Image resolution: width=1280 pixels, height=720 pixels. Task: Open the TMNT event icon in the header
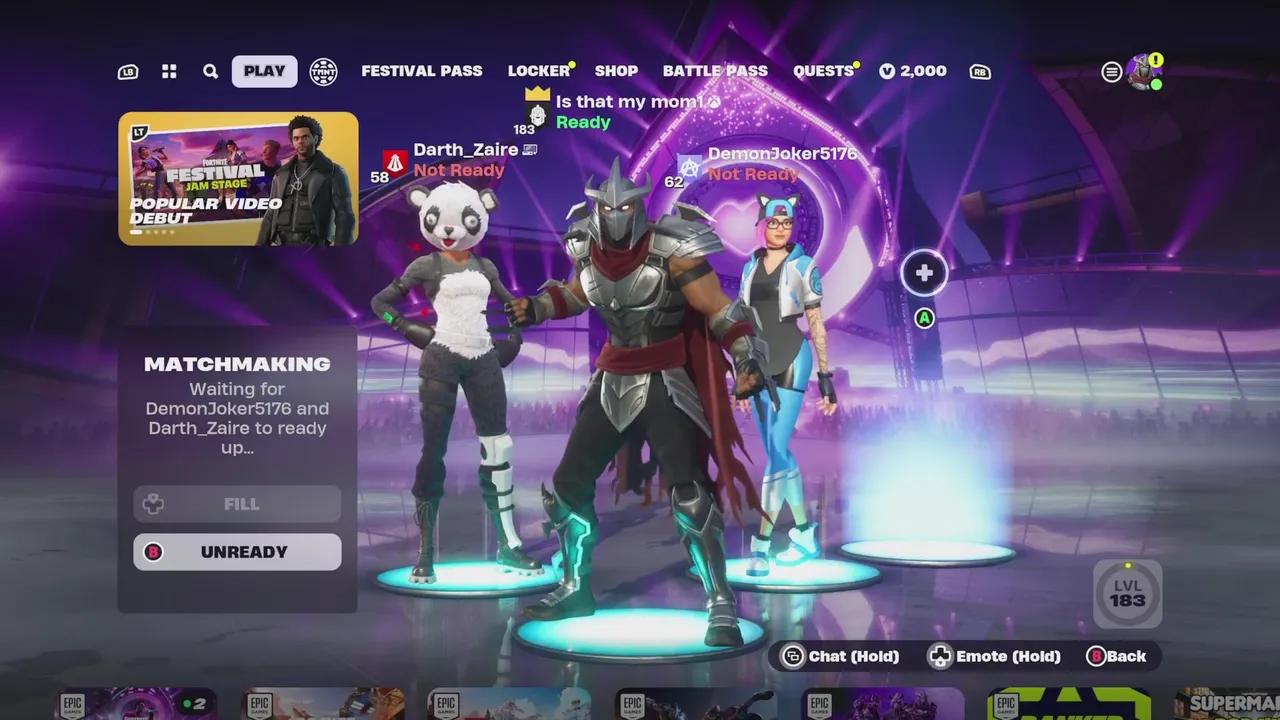322,72
